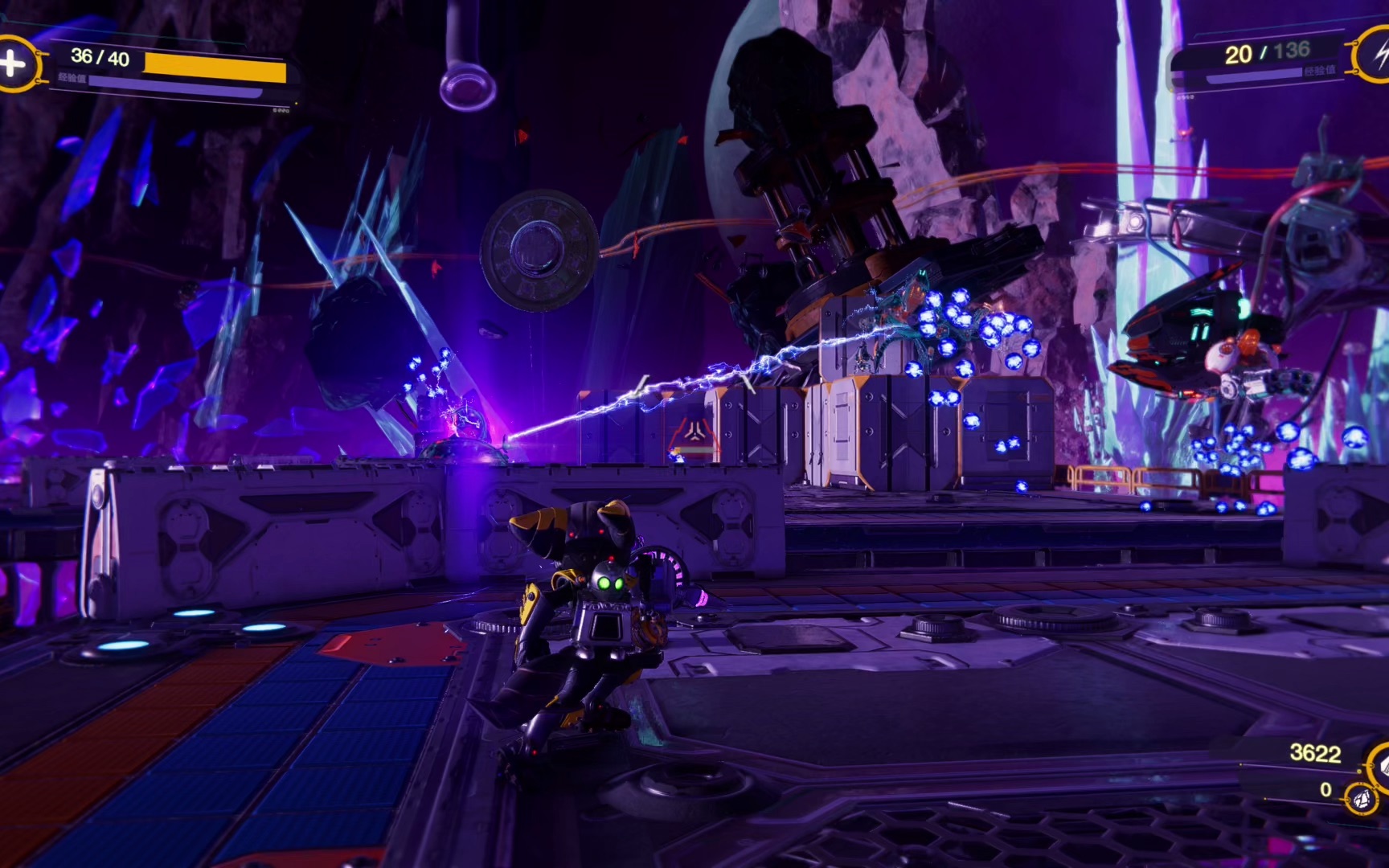1389x868 pixels.
Task: Click the Raritanium crystal icon
Action: click(x=1362, y=800)
